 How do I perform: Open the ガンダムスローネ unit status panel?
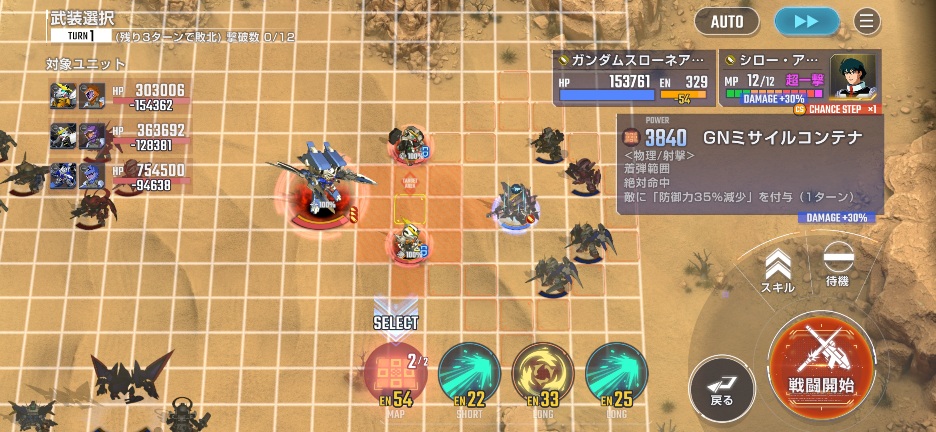coord(635,77)
